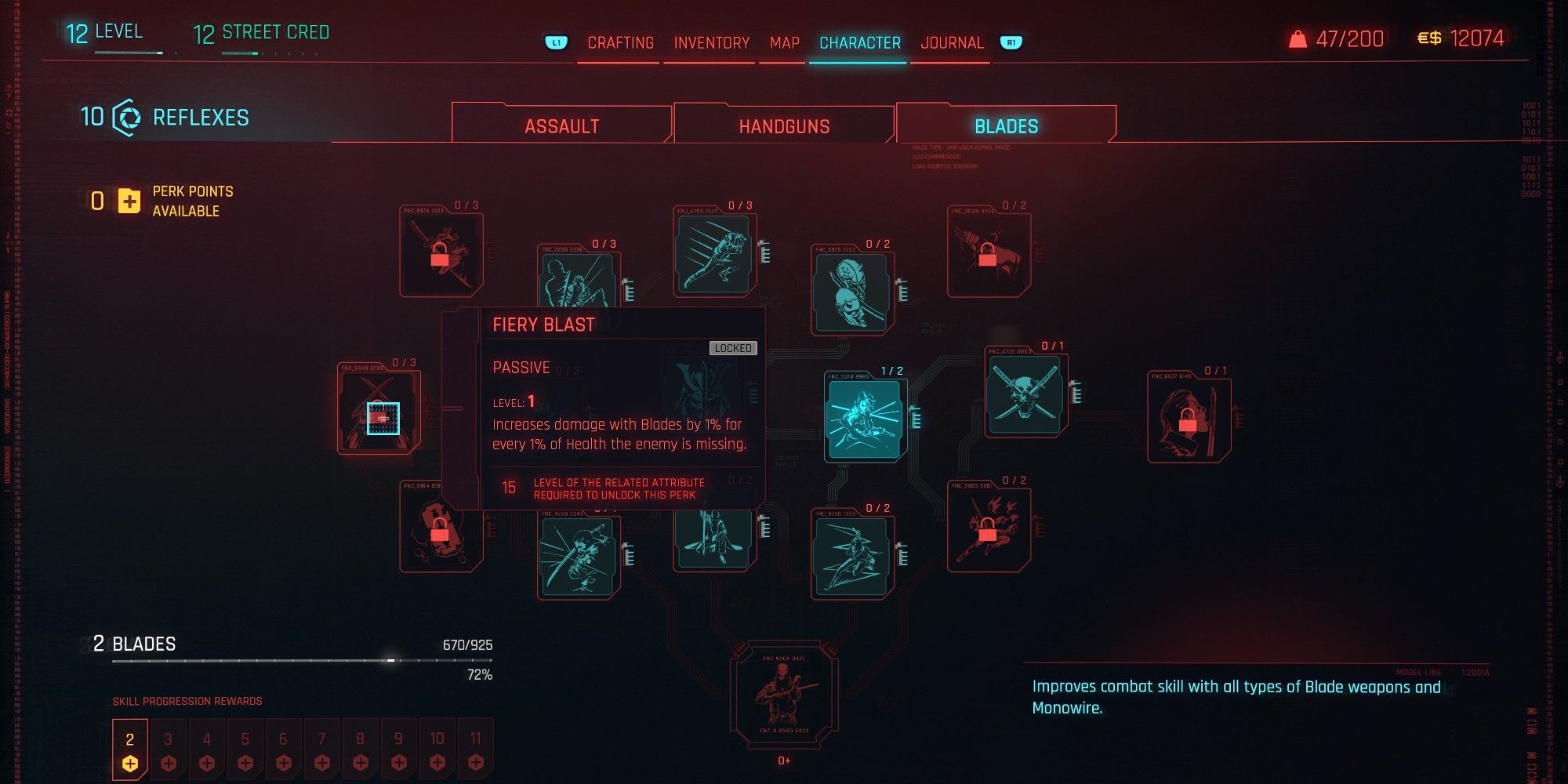Screen dimensions: 1568x784
Task: Click the LOCKED label on the Fiery Blast tooltip
Action: point(733,348)
